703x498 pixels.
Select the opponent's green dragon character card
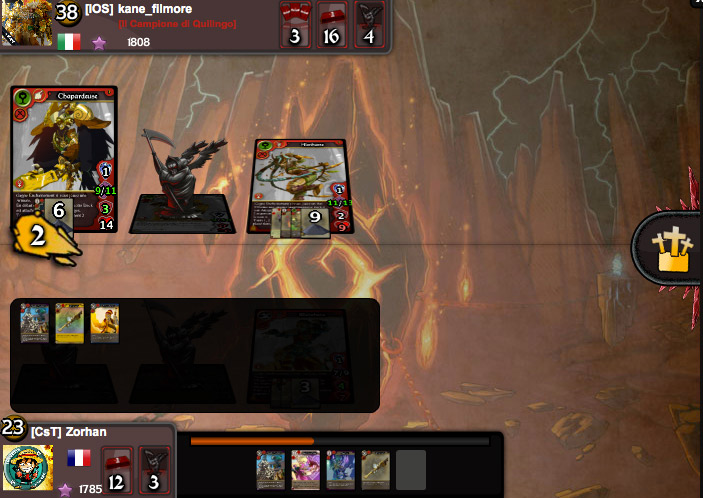click(x=300, y=180)
